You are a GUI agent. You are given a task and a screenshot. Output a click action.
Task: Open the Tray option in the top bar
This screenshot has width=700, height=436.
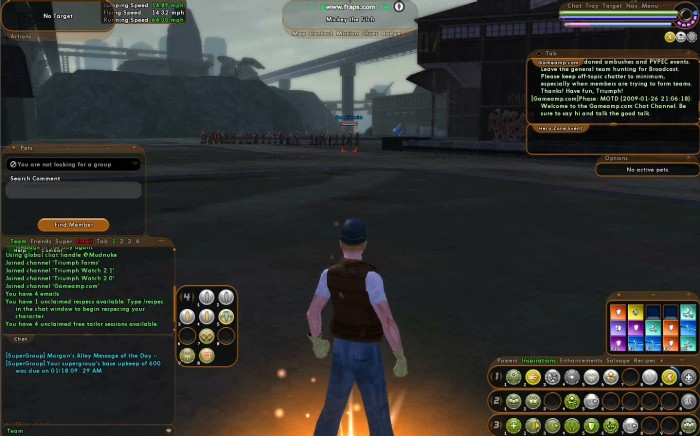tap(592, 5)
